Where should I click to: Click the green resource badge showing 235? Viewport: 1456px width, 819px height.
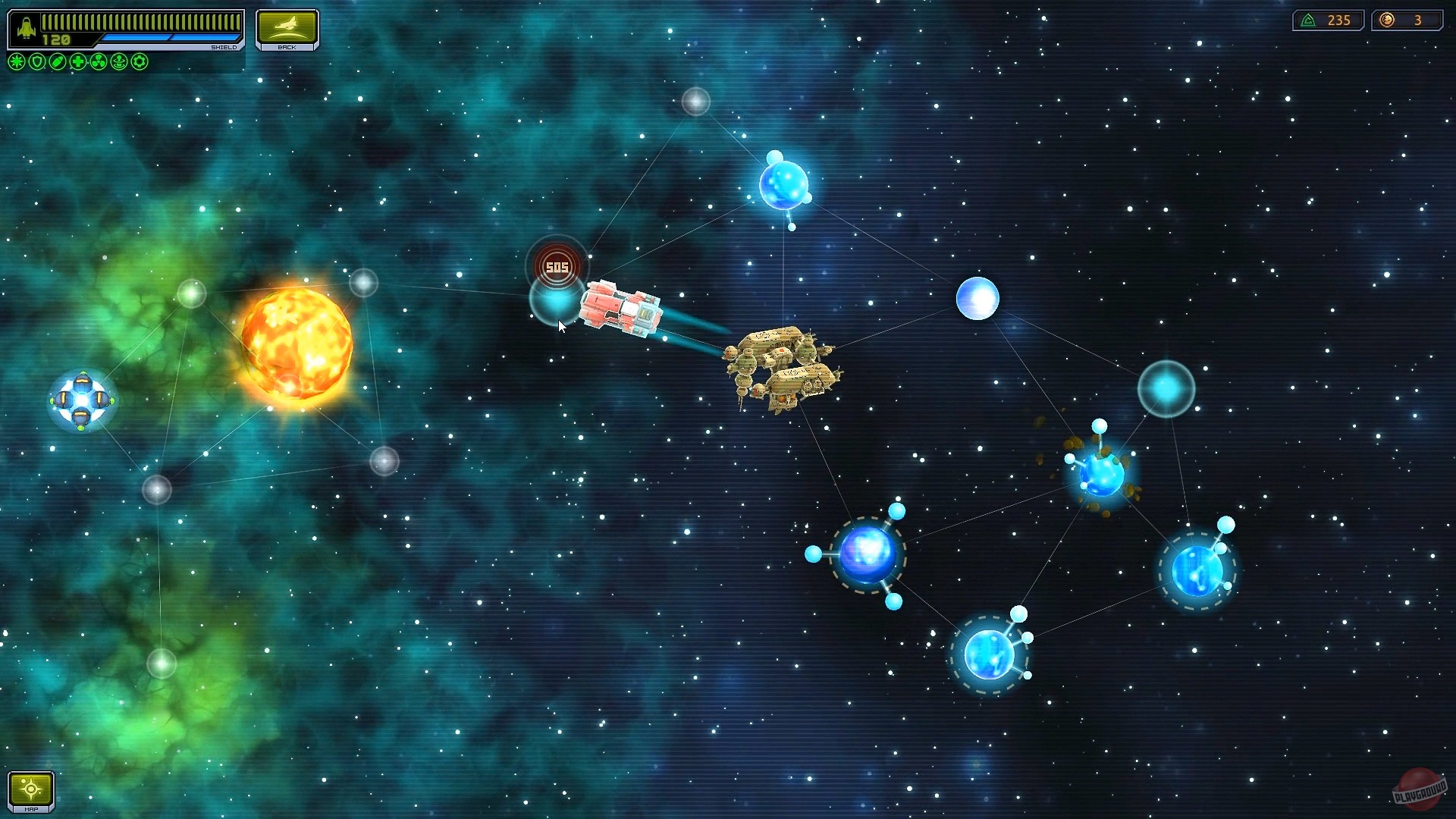point(1328,20)
